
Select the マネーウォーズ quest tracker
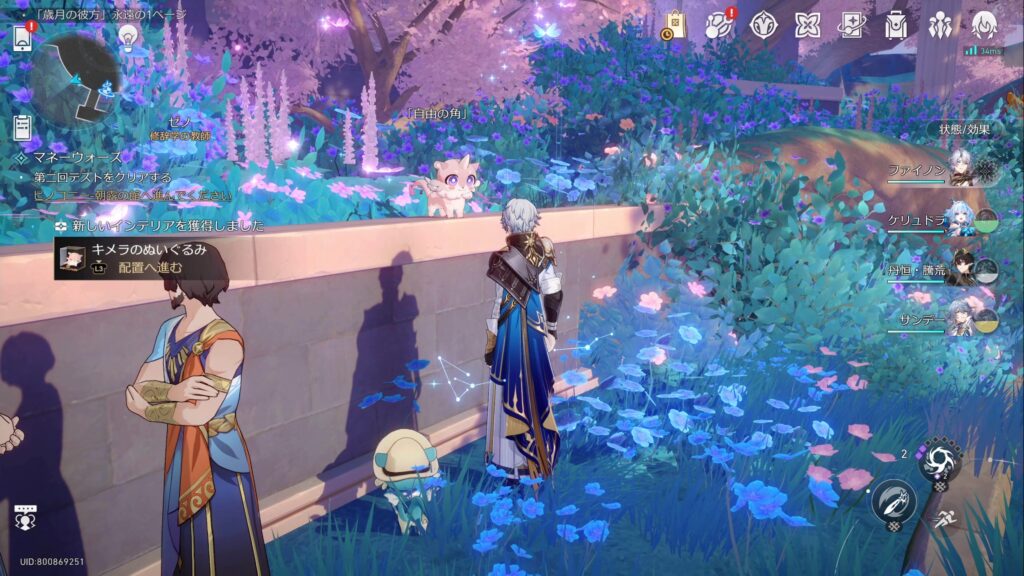[70, 157]
